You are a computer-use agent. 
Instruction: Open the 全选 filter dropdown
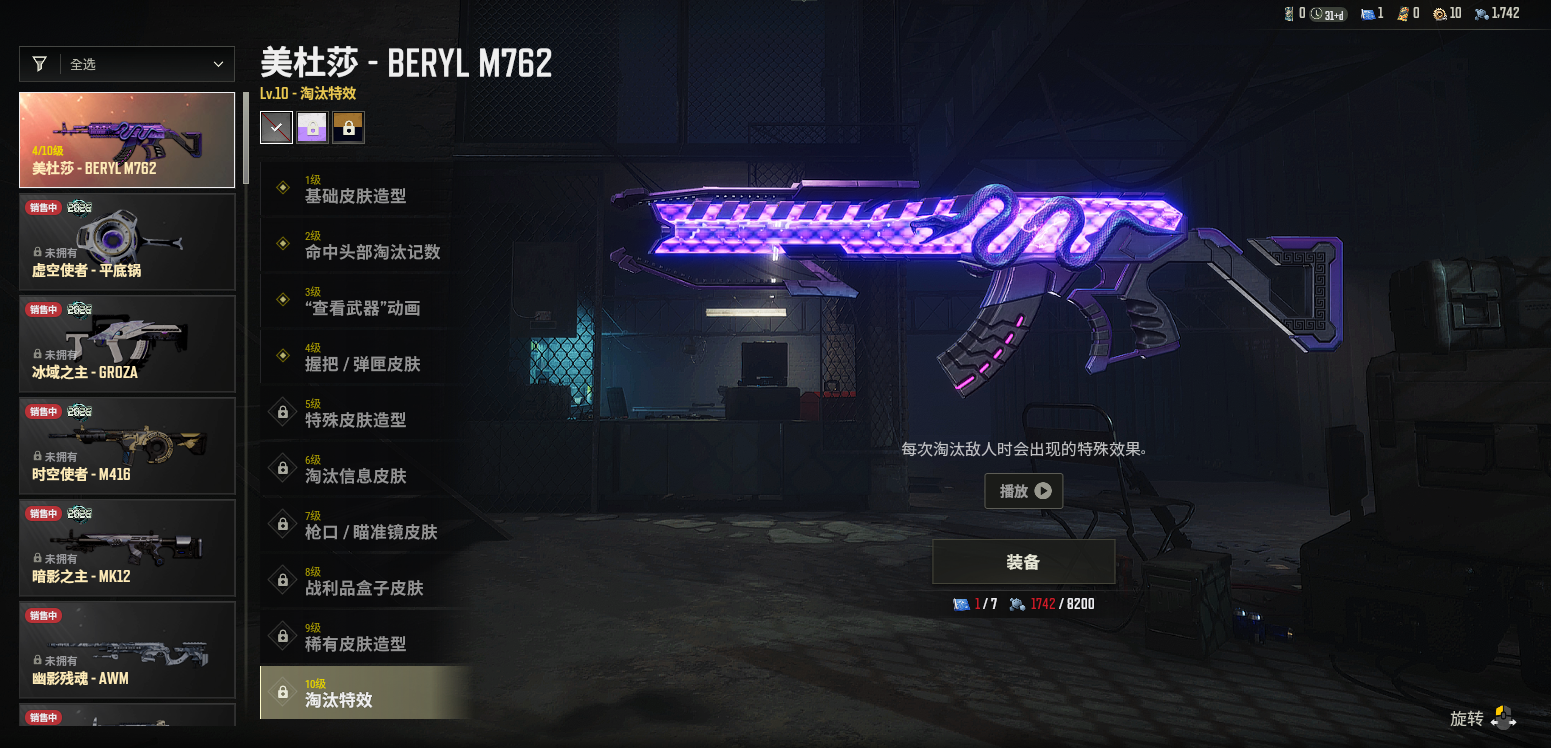[x=127, y=64]
